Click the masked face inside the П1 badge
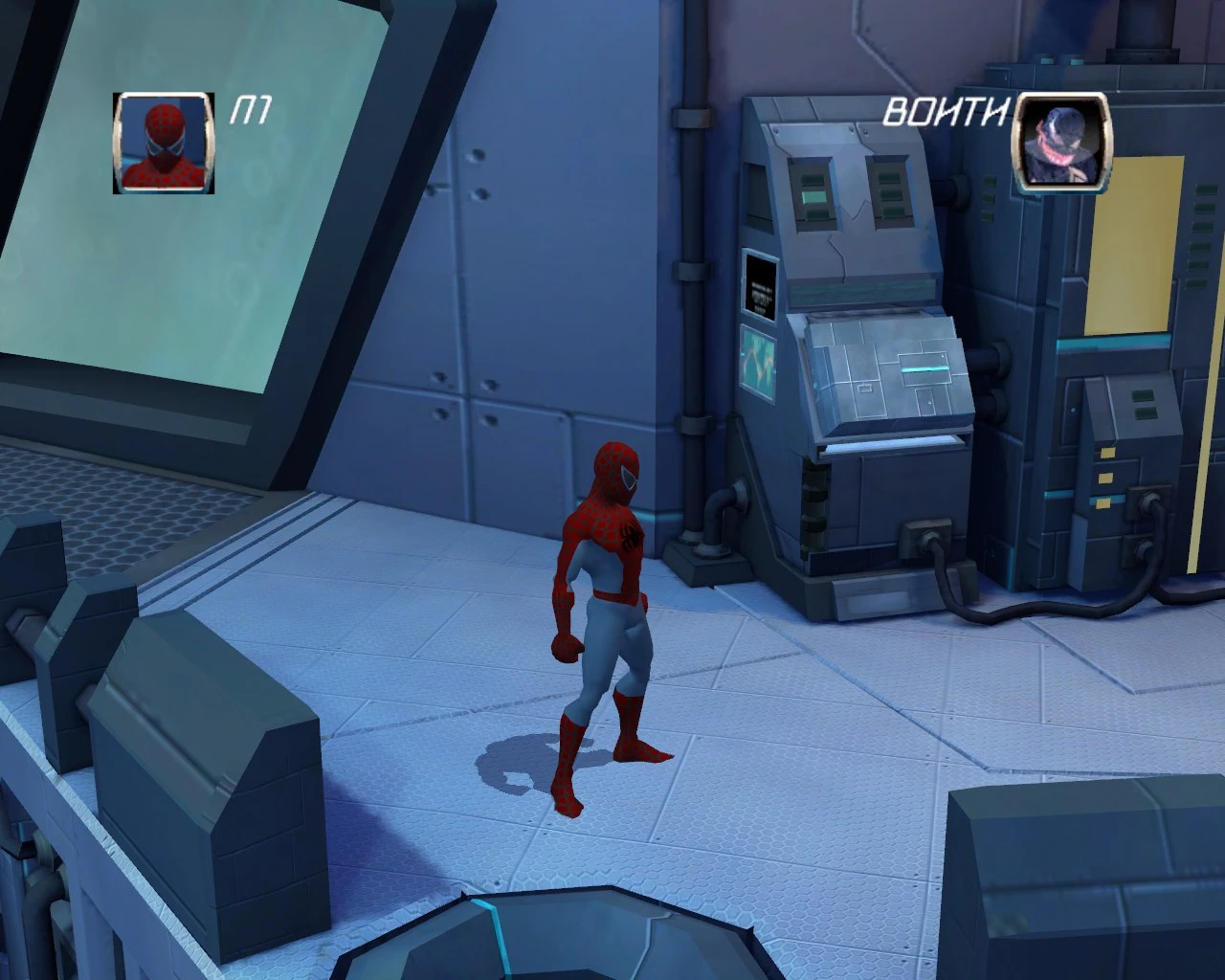 pos(163,139)
